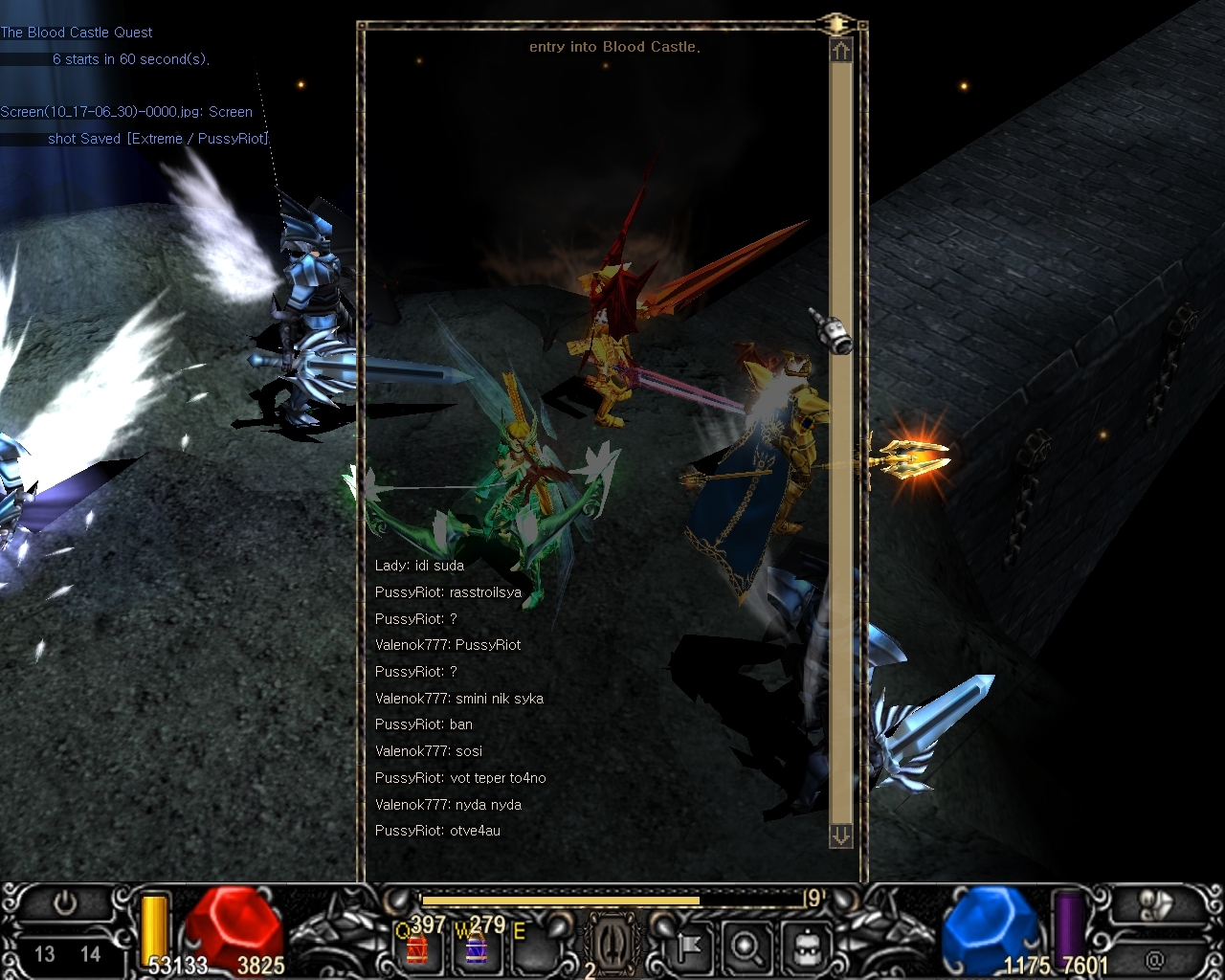Click the chat window's gold top-corner ornament
The height and width of the screenshot is (980, 1225).
(x=837, y=23)
